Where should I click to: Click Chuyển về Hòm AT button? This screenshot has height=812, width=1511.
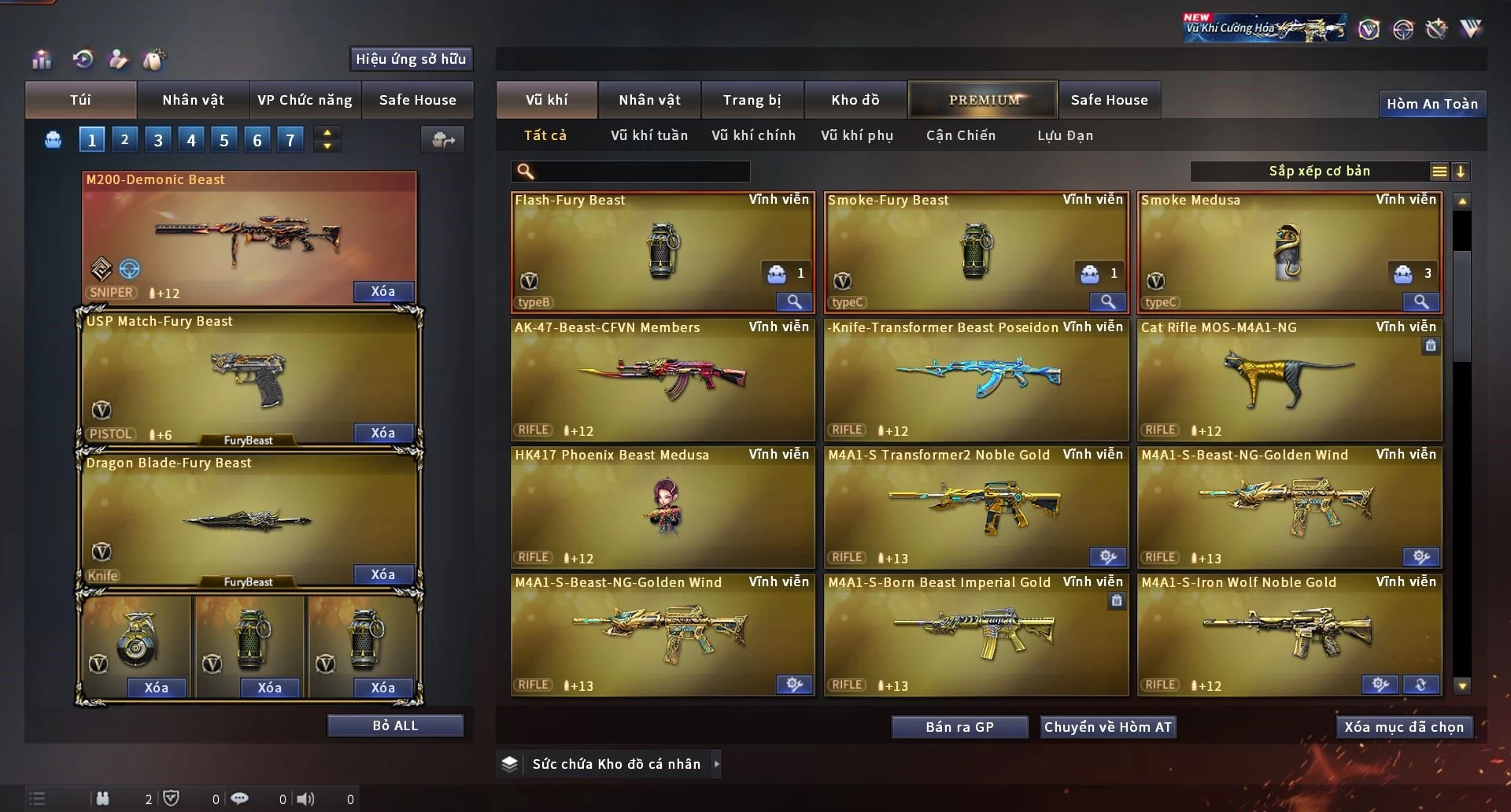[1107, 727]
